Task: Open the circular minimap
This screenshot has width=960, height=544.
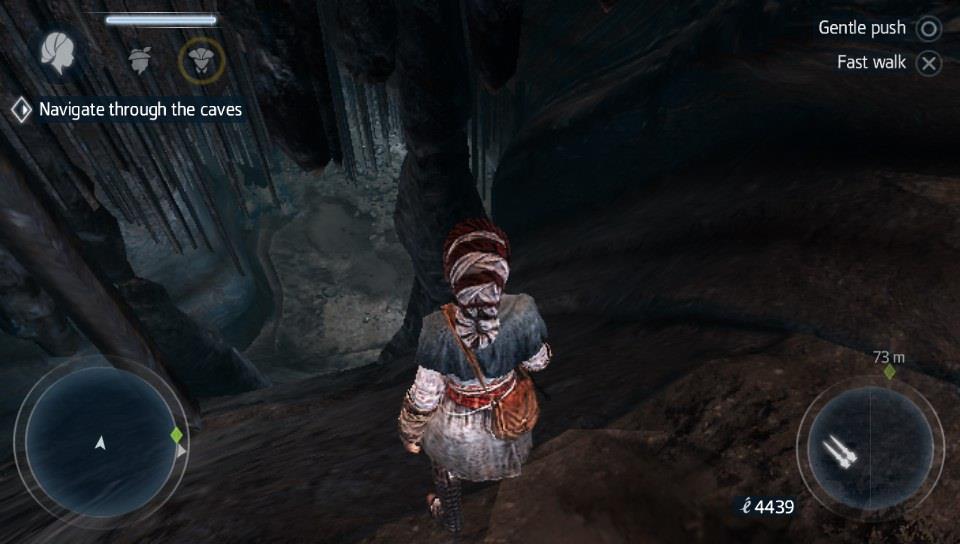Action: [x=100, y=440]
